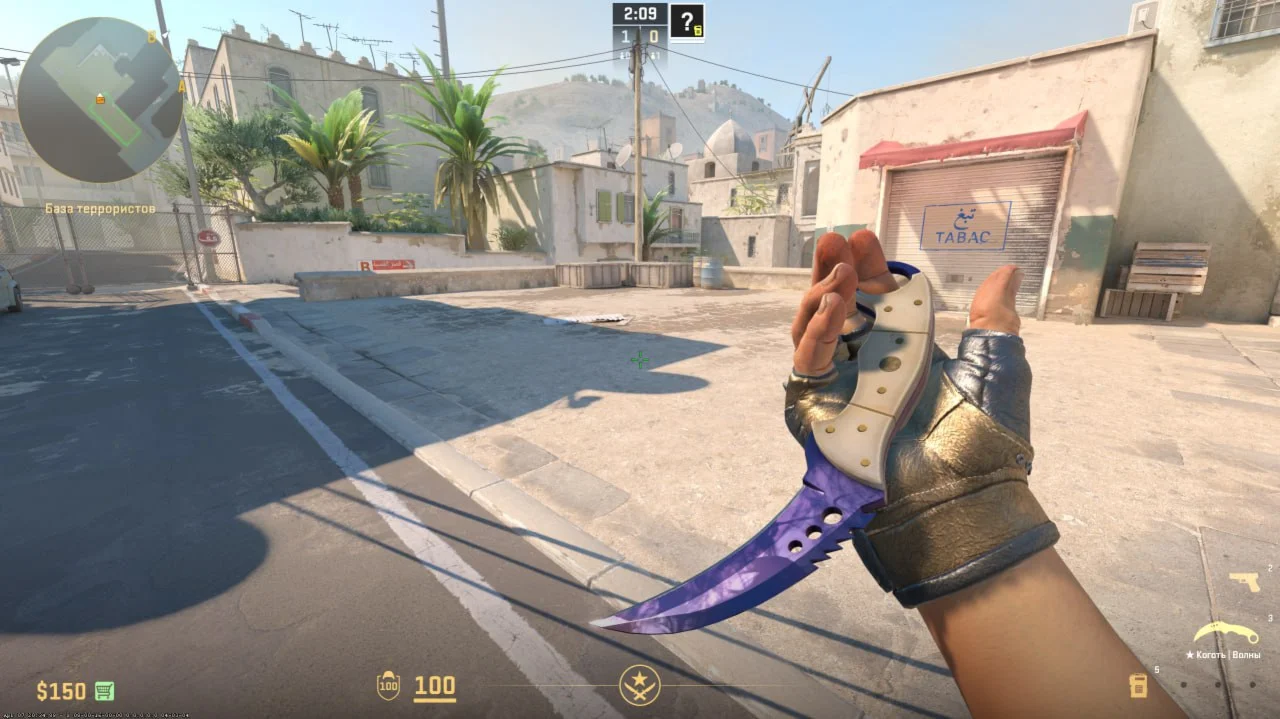
Task: Click the armor shield helmet icon
Action: click(388, 686)
